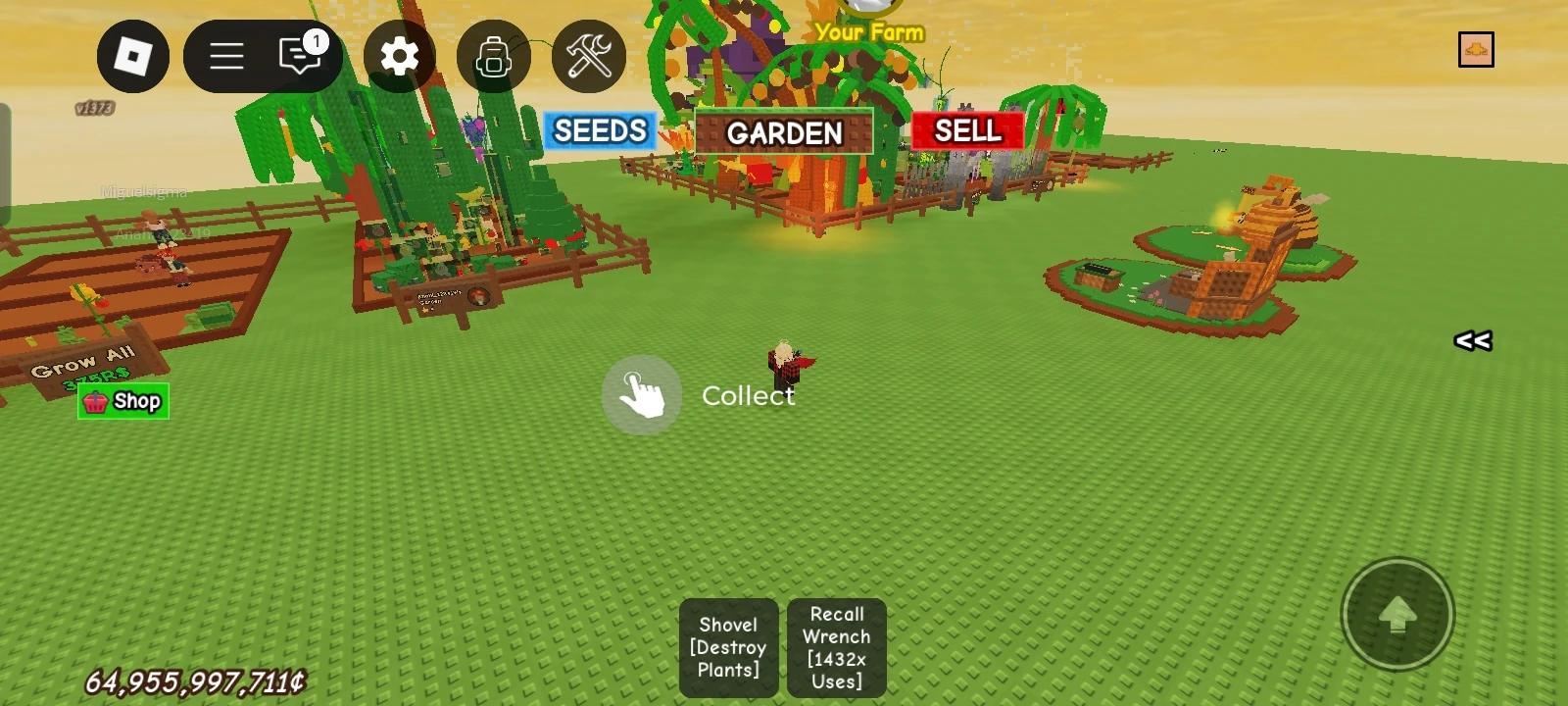Switch to the GARDEN tab

click(783, 132)
